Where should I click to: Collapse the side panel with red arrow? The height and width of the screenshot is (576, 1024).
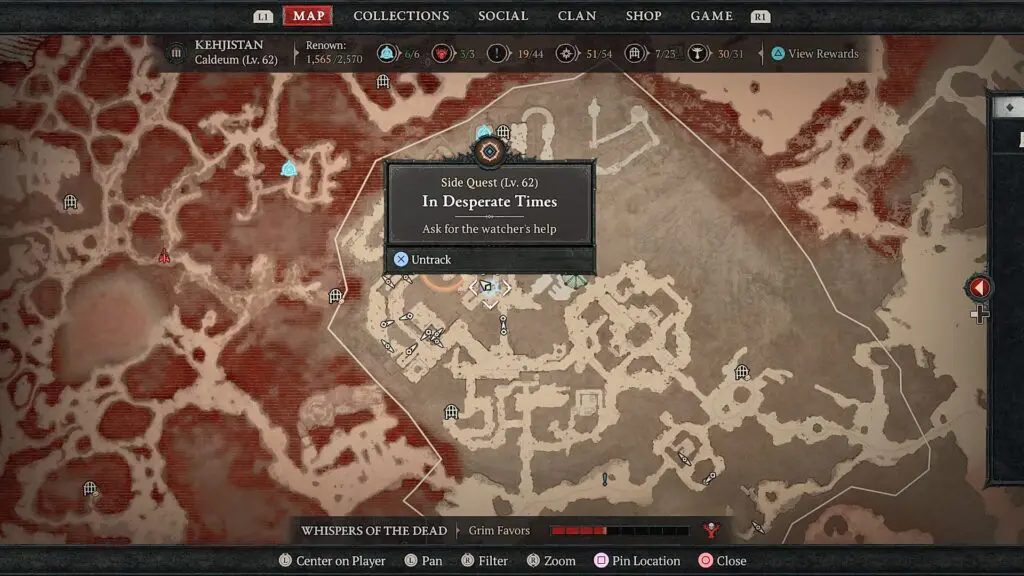pos(979,288)
